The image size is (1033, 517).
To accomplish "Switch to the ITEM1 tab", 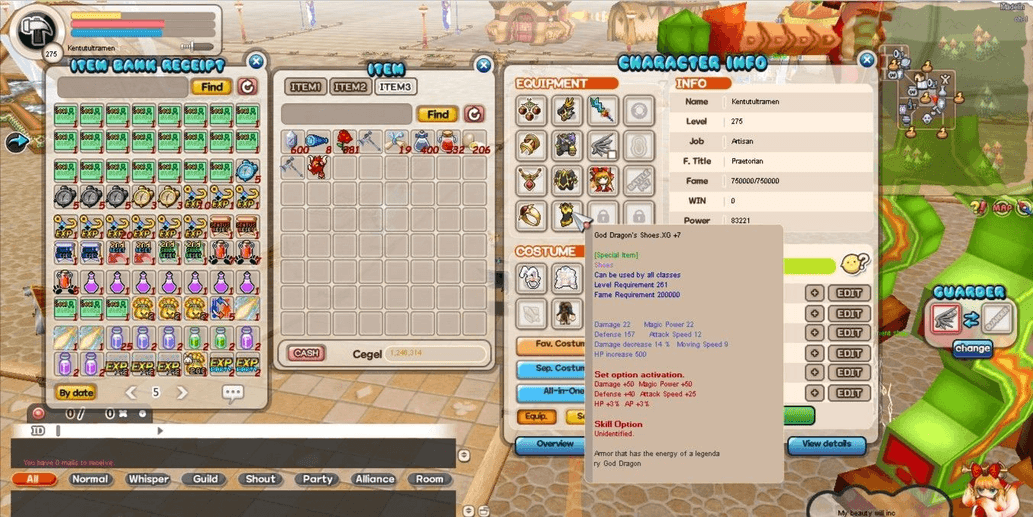I will (305, 87).
